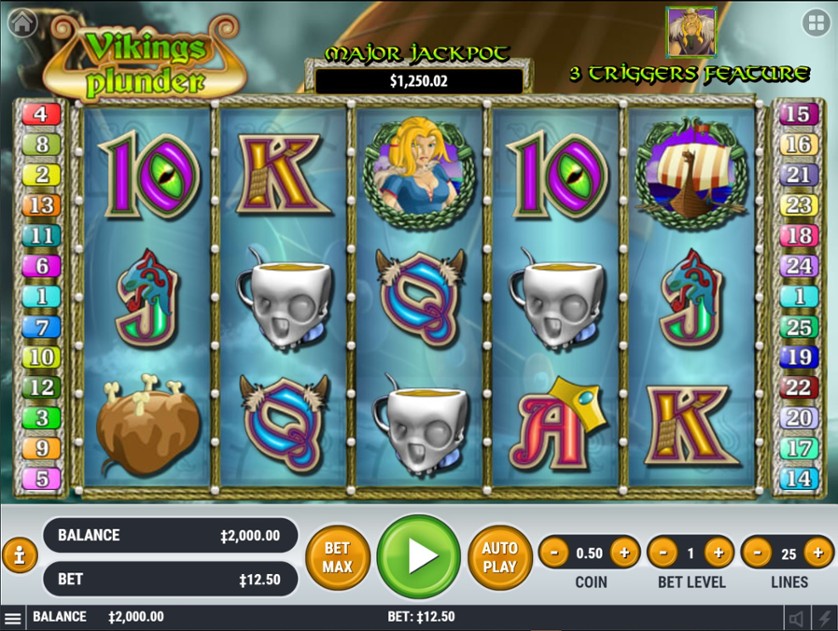Select payline number 4 marker
The height and width of the screenshot is (631, 838).
click(x=41, y=114)
